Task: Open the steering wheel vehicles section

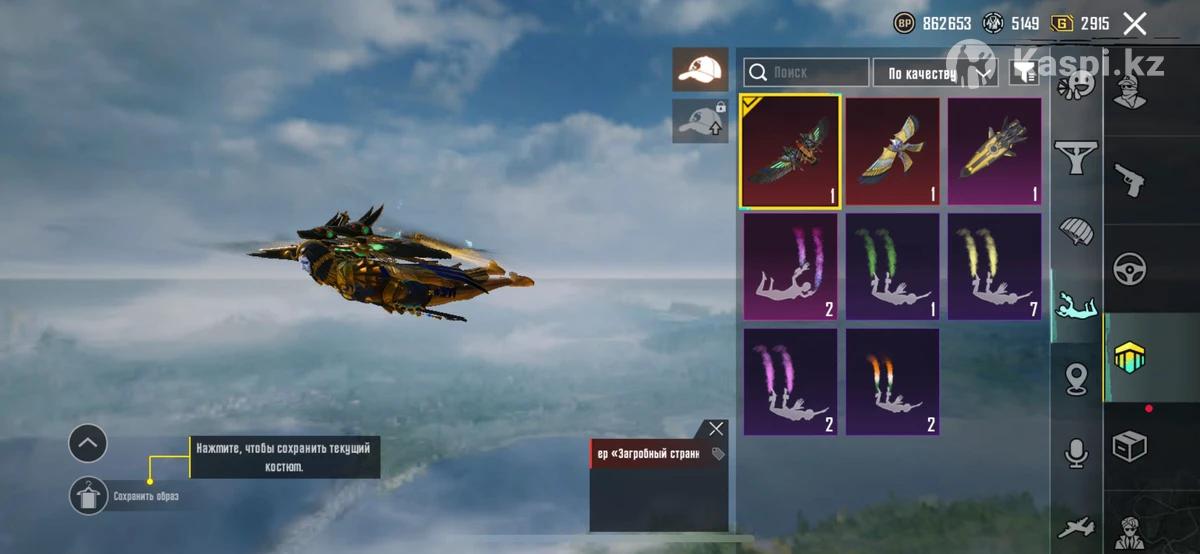Action: tap(1130, 268)
